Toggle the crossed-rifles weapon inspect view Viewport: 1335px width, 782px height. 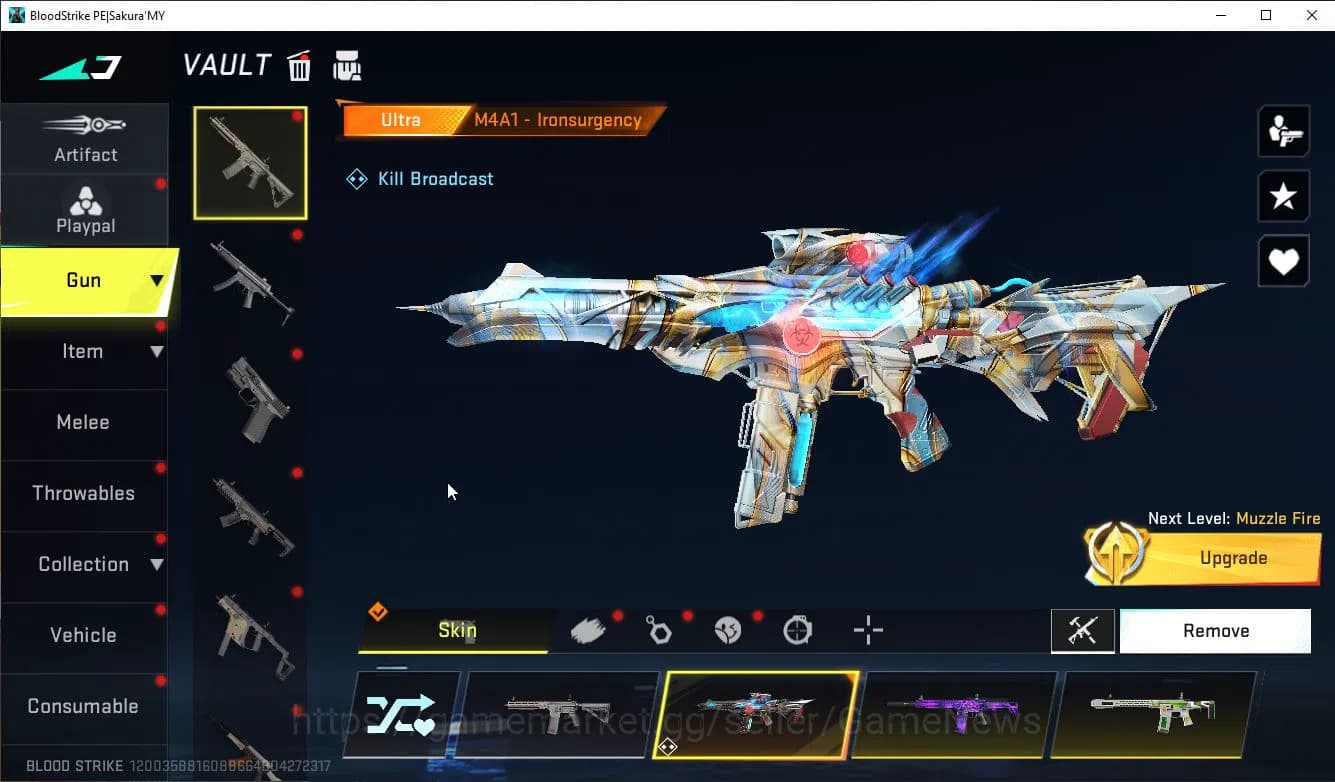[x=1083, y=630]
